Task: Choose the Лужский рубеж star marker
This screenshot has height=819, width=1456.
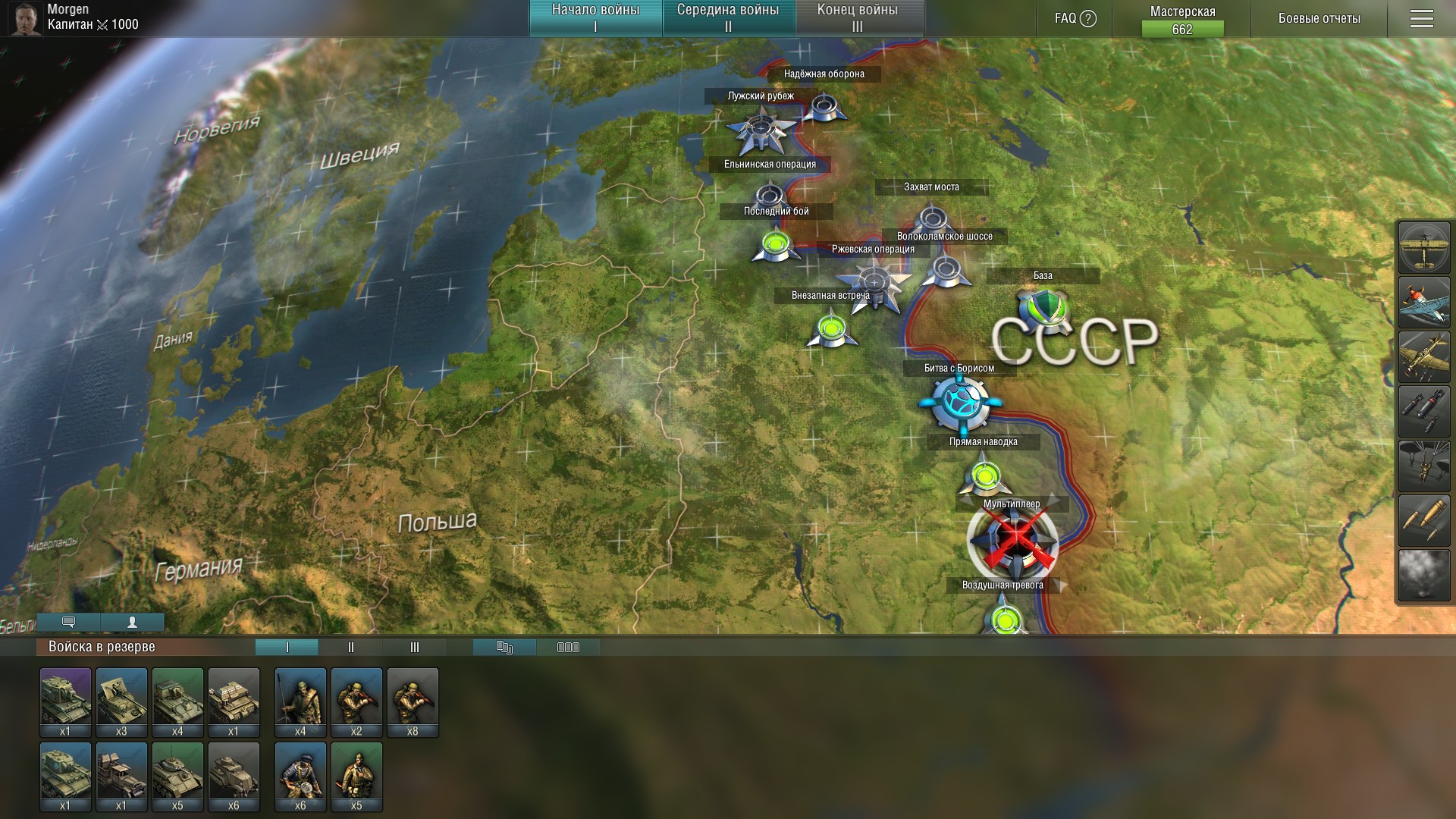Action: [x=761, y=130]
